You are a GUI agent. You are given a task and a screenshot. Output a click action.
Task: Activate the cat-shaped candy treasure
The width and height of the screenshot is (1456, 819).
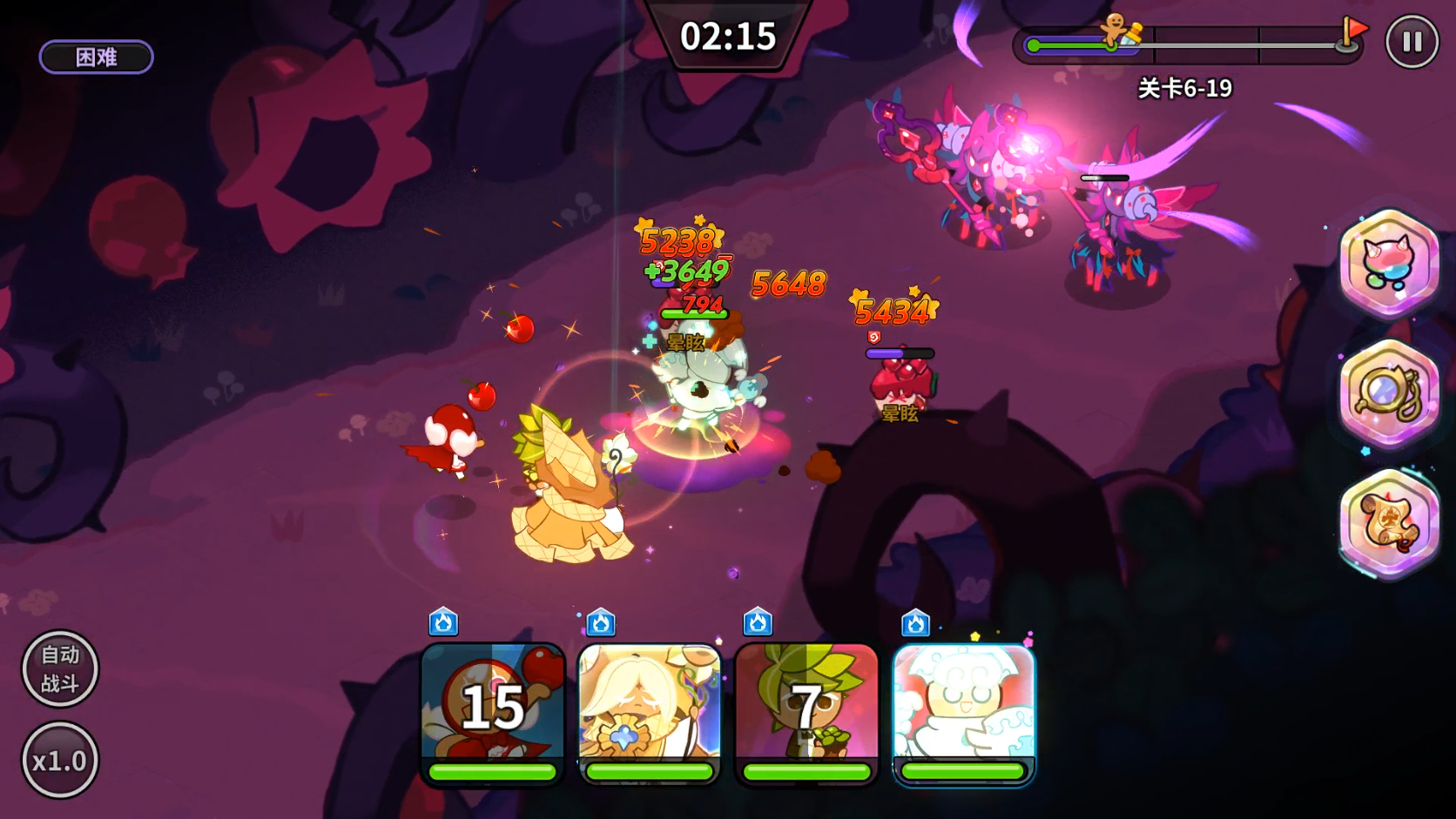[x=1389, y=262]
